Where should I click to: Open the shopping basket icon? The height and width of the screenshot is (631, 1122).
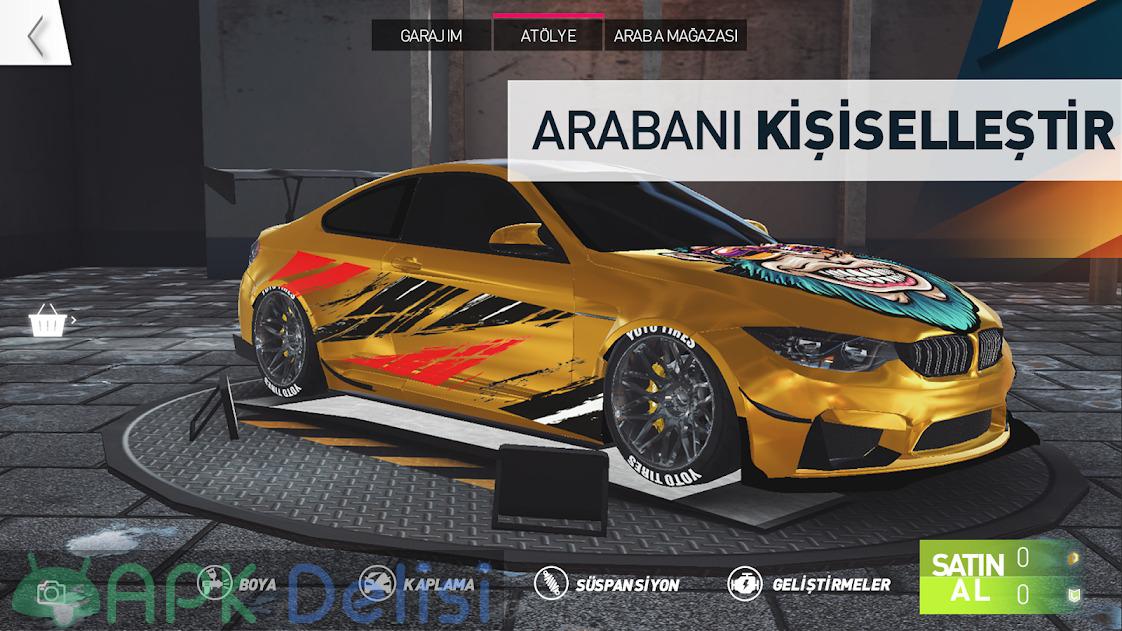coord(45,322)
